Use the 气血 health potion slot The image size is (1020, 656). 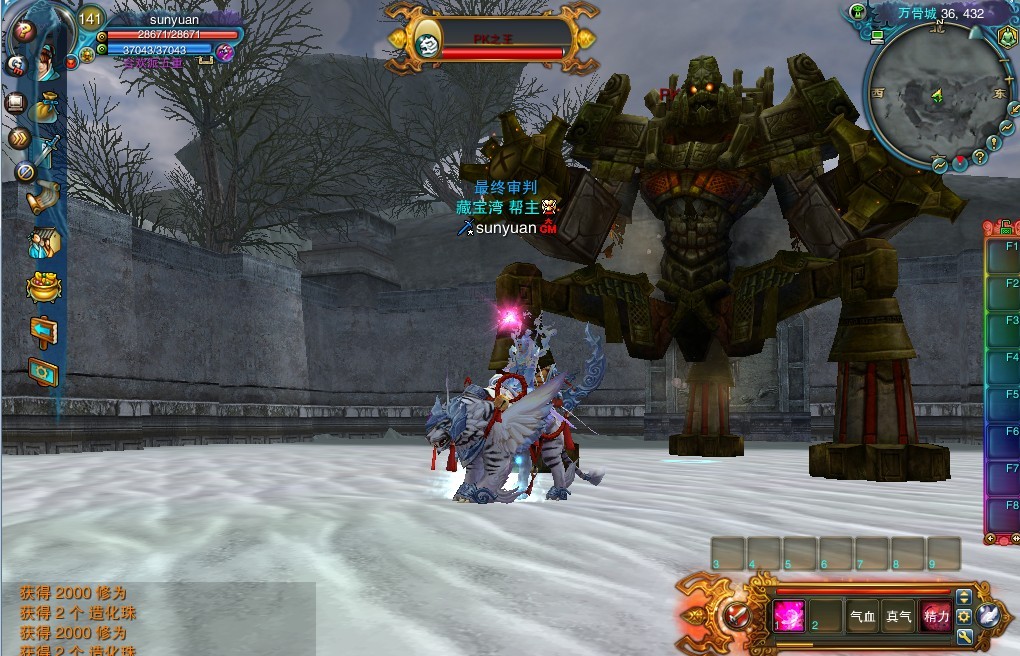coord(862,616)
